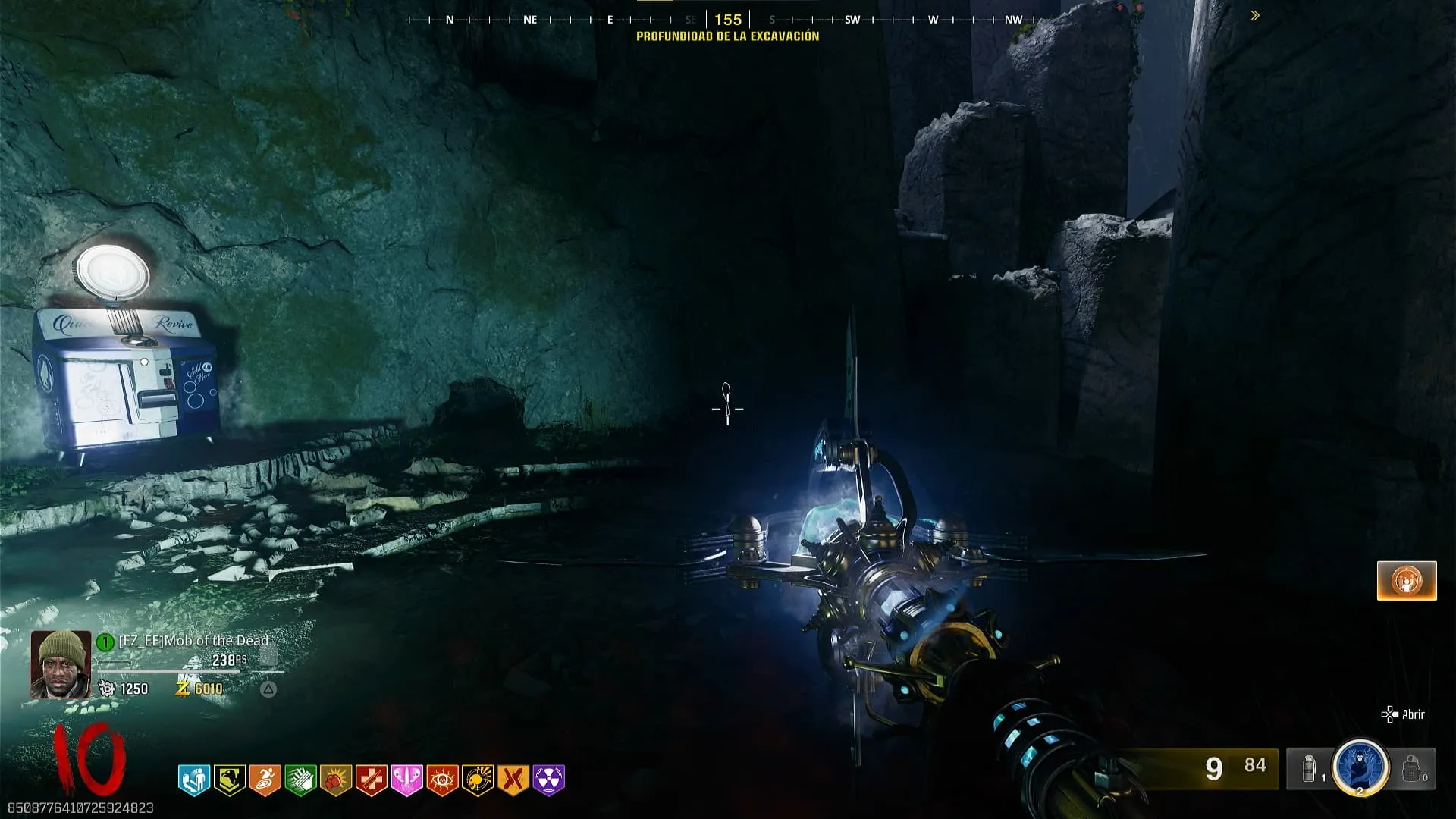Select the purple PhD Flopper radiation perk
The width and height of the screenshot is (1456, 819).
(549, 780)
